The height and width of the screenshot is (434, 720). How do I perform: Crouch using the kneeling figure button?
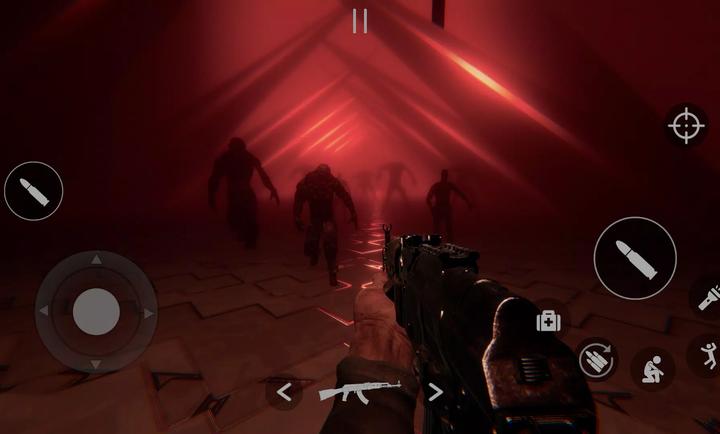coord(652,367)
